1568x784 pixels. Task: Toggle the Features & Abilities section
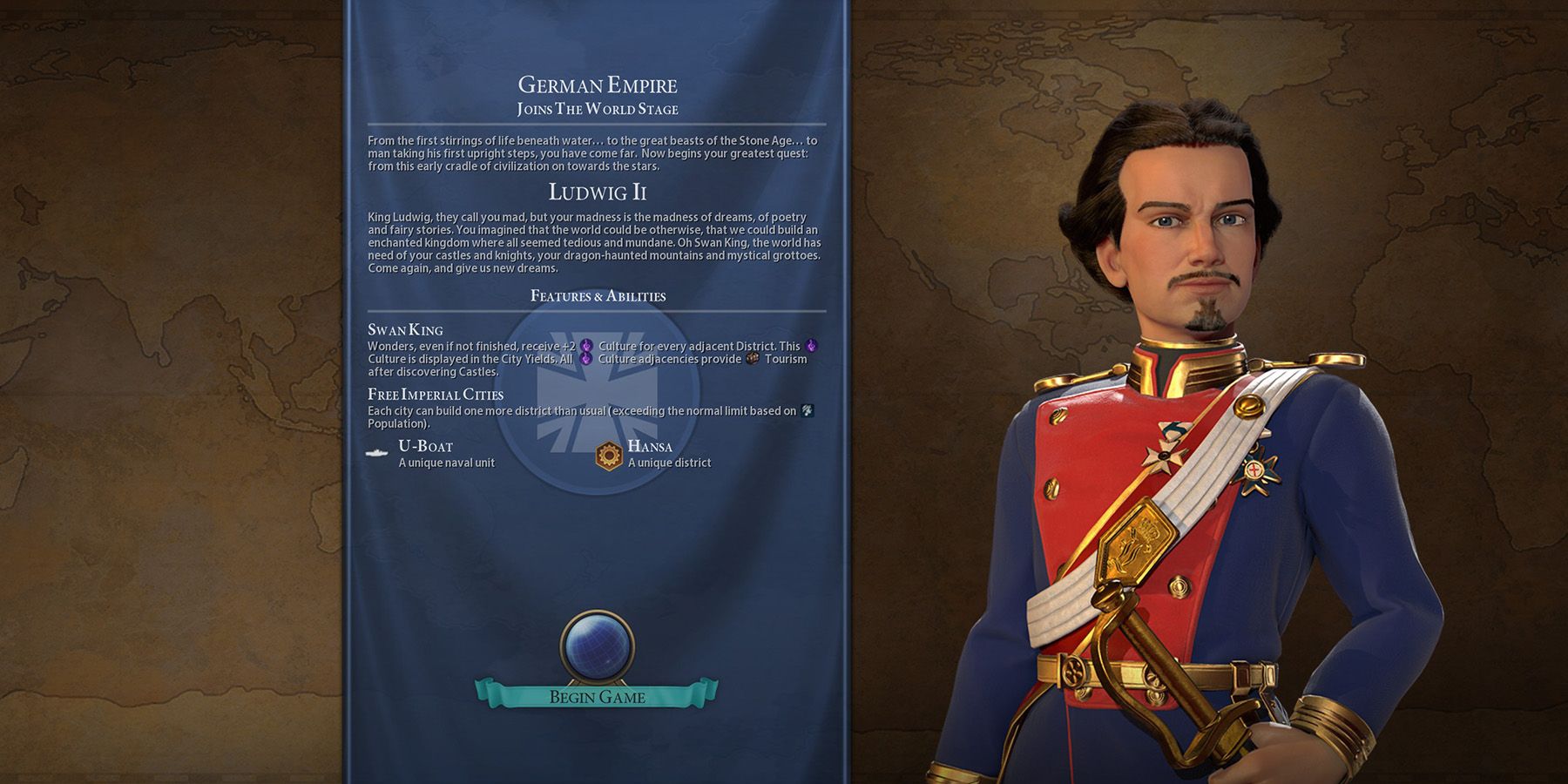pos(598,295)
